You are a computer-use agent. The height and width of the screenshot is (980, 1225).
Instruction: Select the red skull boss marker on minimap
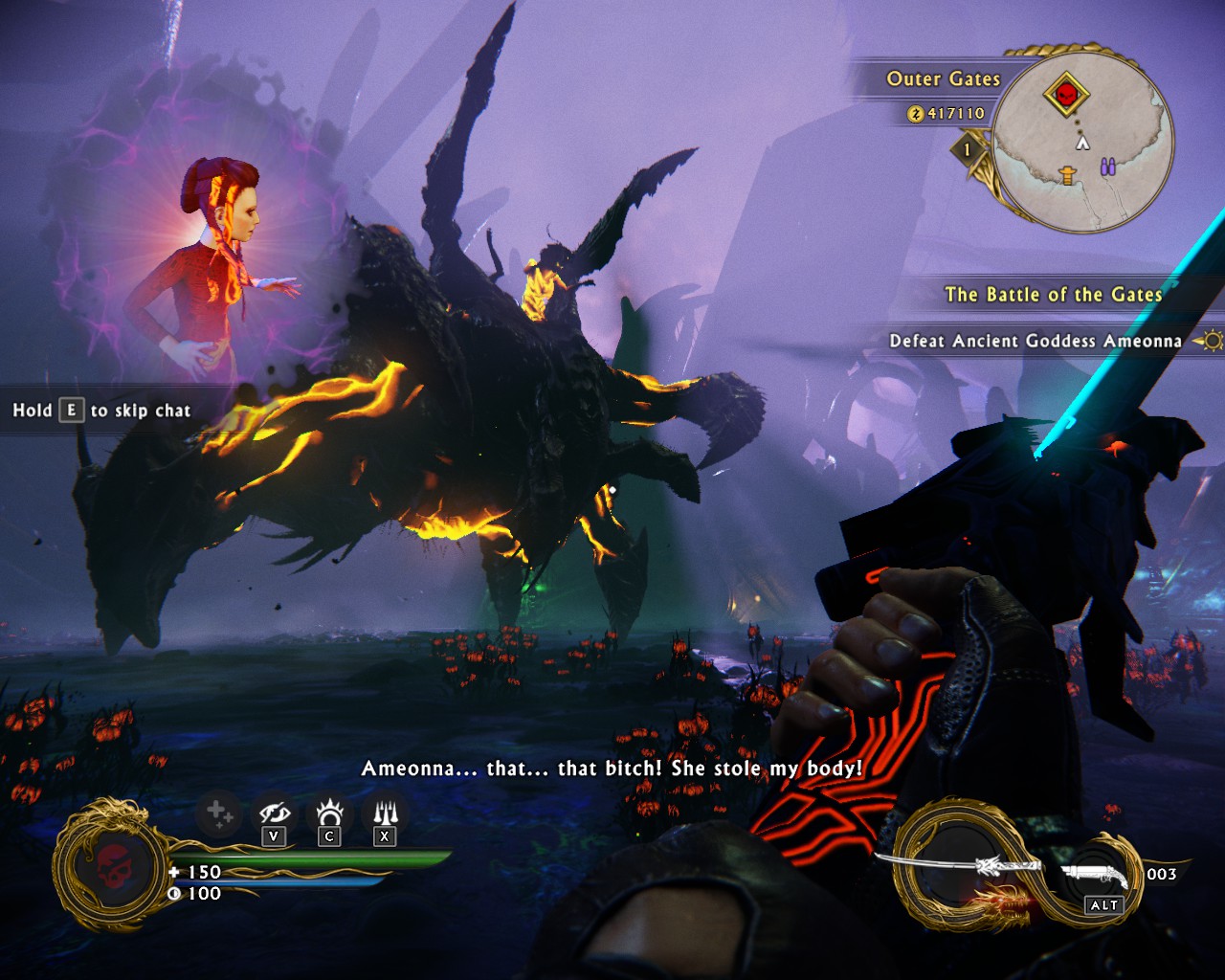click(x=1066, y=95)
